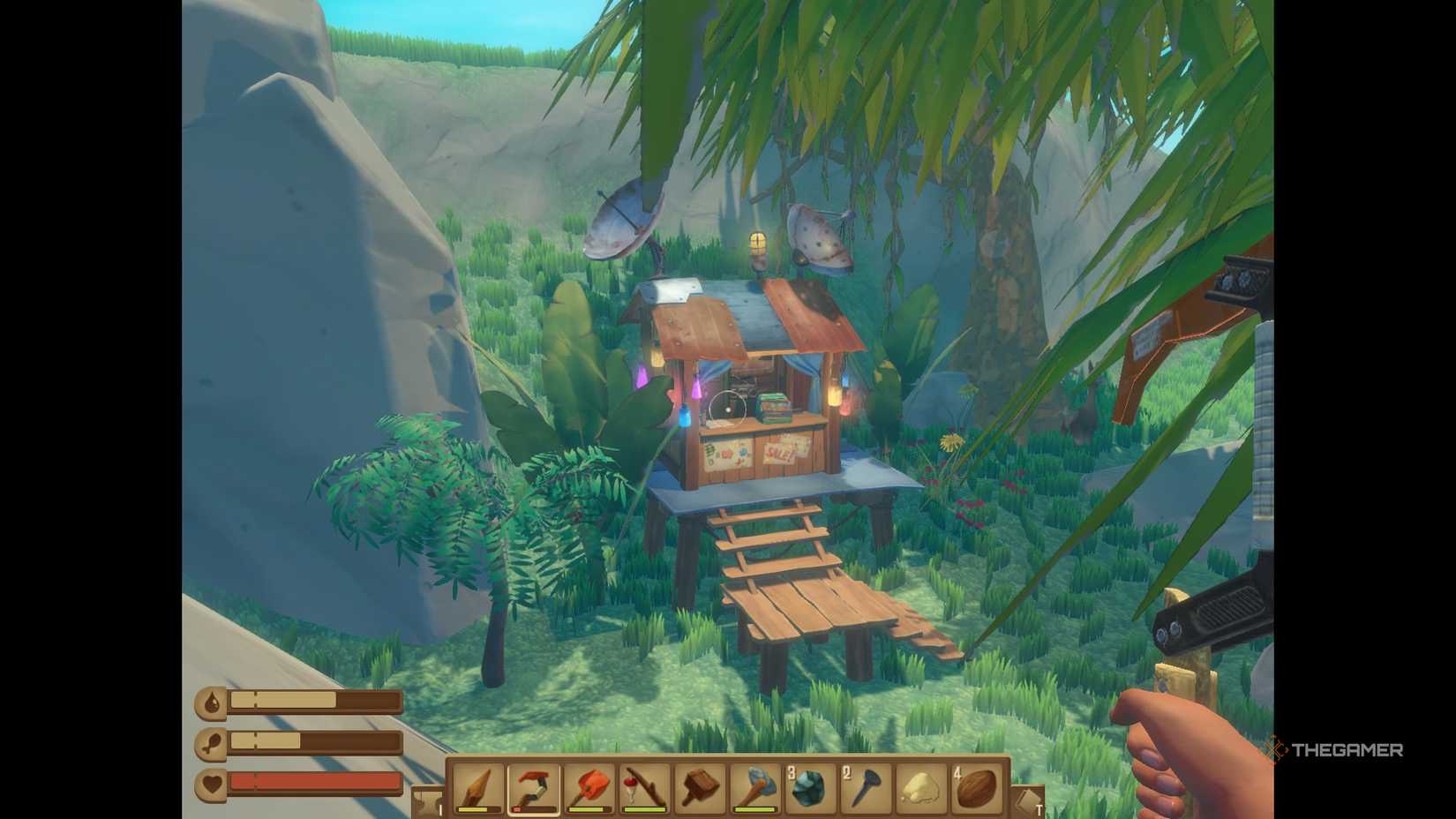Toggle the heart-shaped health indicator

point(210,785)
